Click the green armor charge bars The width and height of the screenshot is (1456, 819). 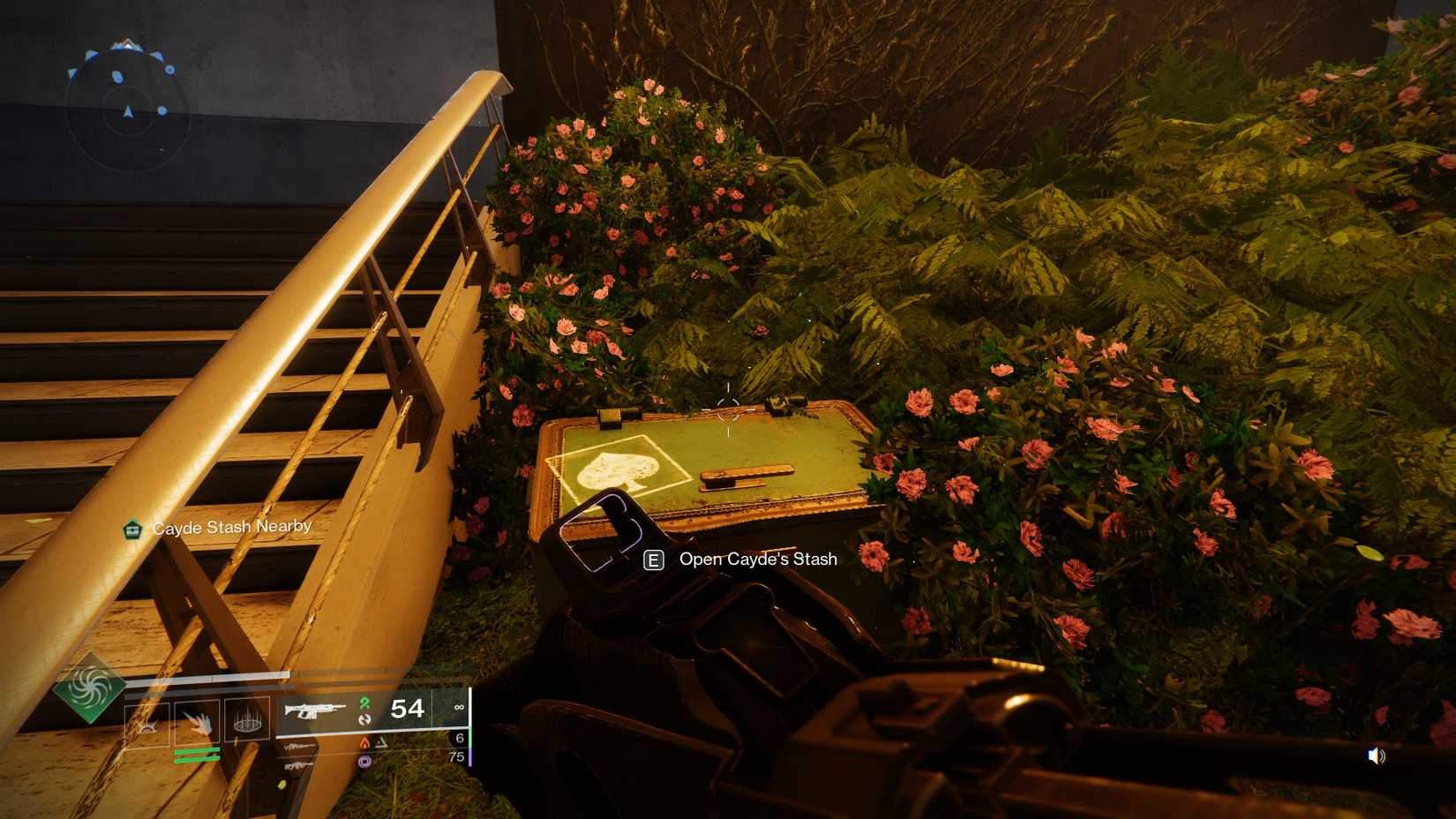(196, 753)
